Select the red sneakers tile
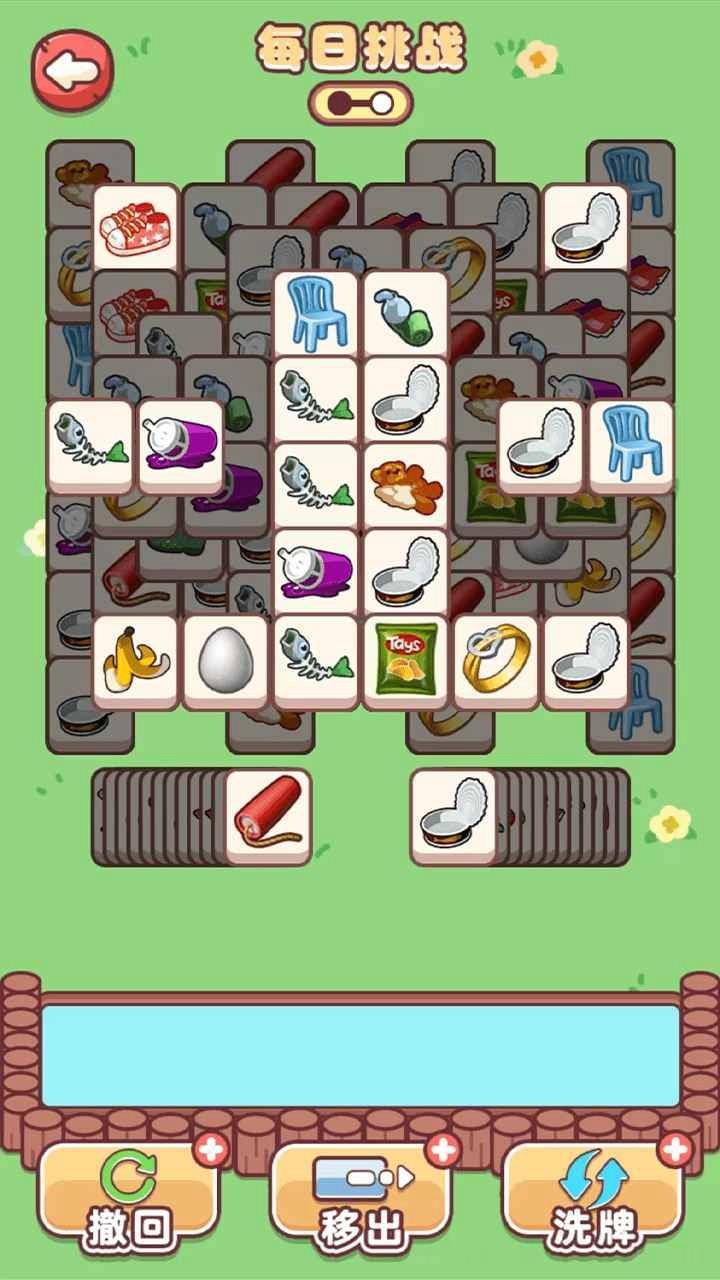 [x=136, y=227]
